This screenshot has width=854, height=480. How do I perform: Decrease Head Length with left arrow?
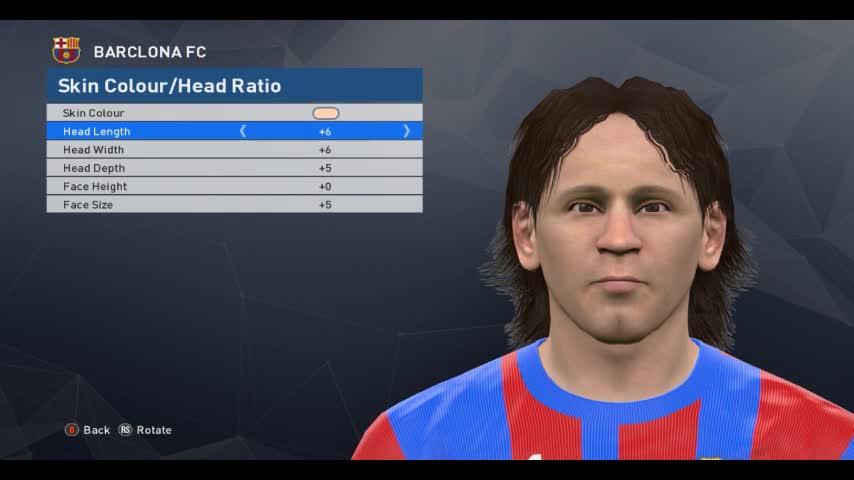pyautogui.click(x=243, y=131)
